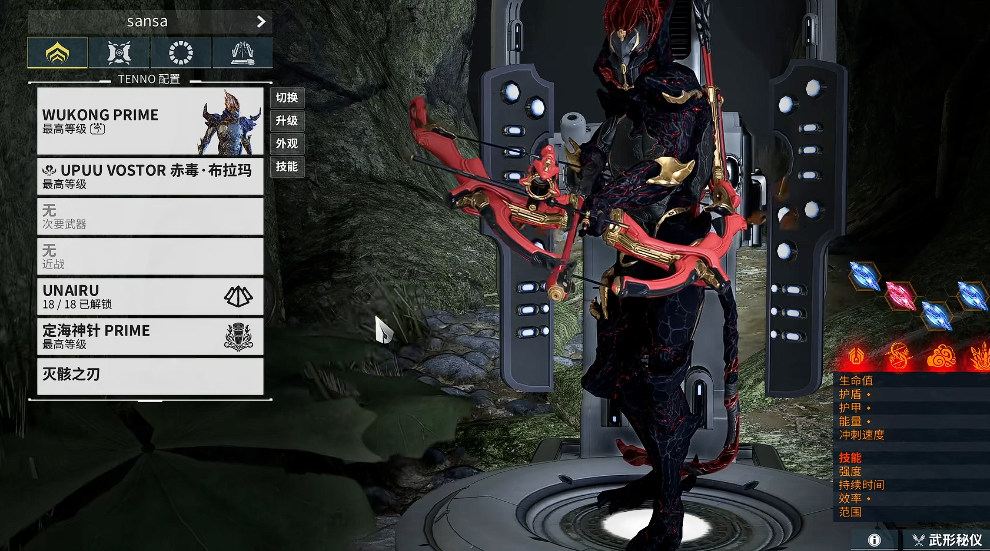Open the 武形秘仪 button
The height and width of the screenshot is (551, 990).
click(946, 540)
